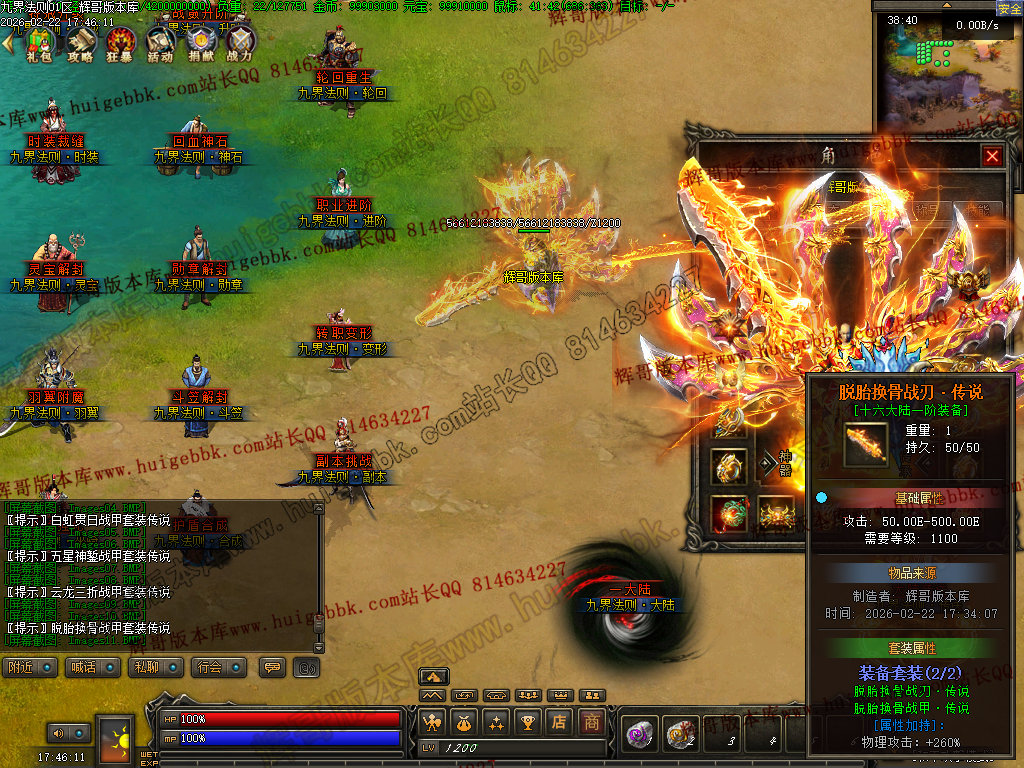Image resolution: width=1024 pixels, height=768 pixels.
Task: Select the green-red amulet equipment slot
Action: coord(728,513)
